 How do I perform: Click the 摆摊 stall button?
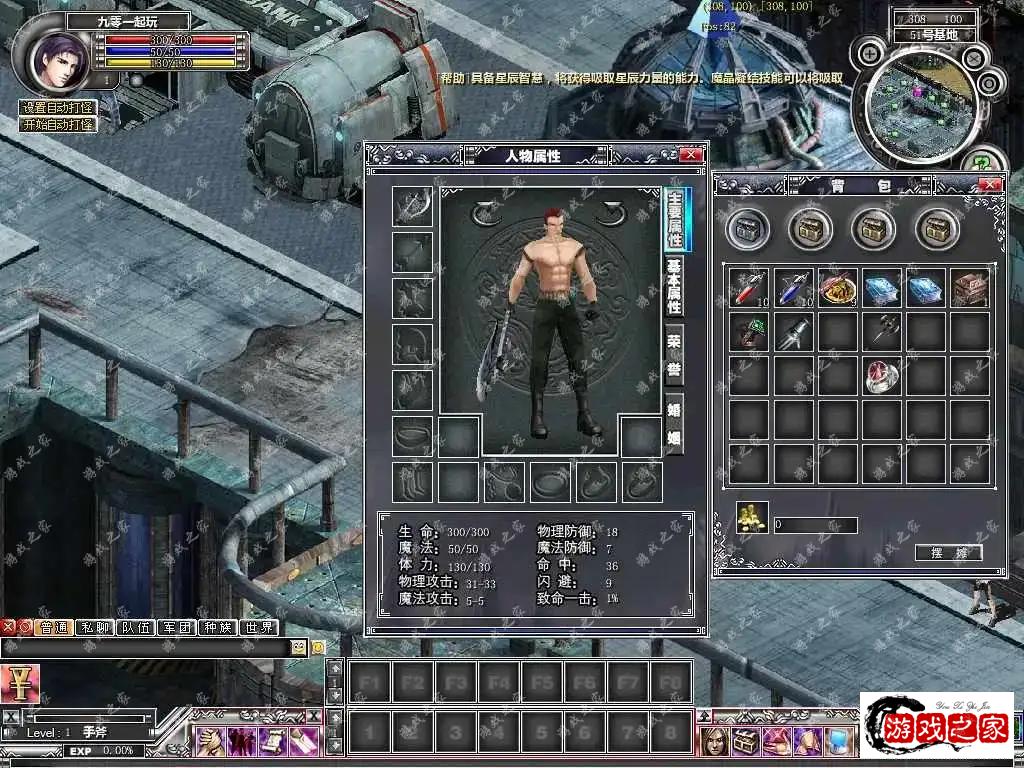948,553
